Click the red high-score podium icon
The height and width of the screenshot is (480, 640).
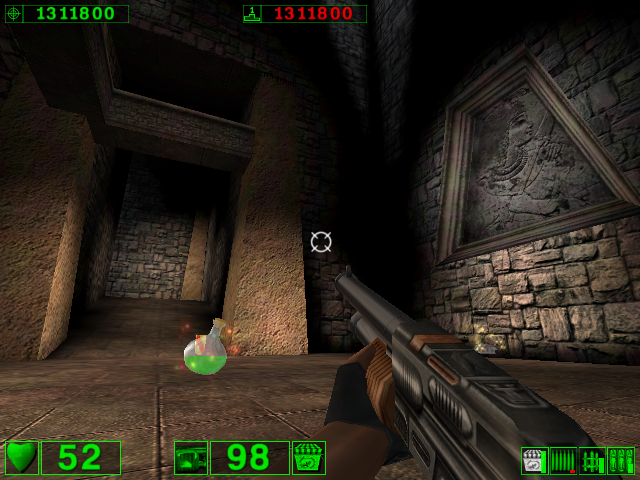252,14
